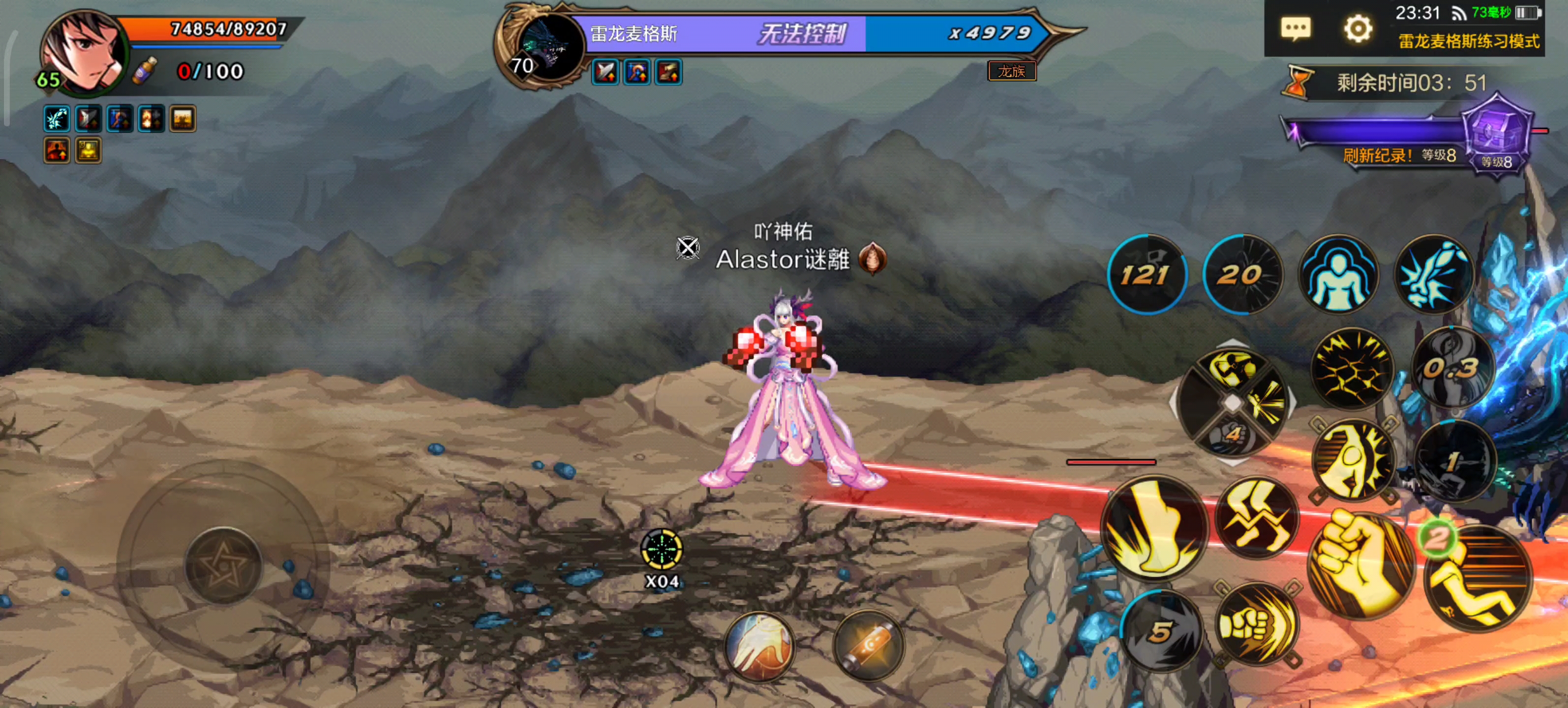Use the blue body aura buff skill

(1338, 274)
